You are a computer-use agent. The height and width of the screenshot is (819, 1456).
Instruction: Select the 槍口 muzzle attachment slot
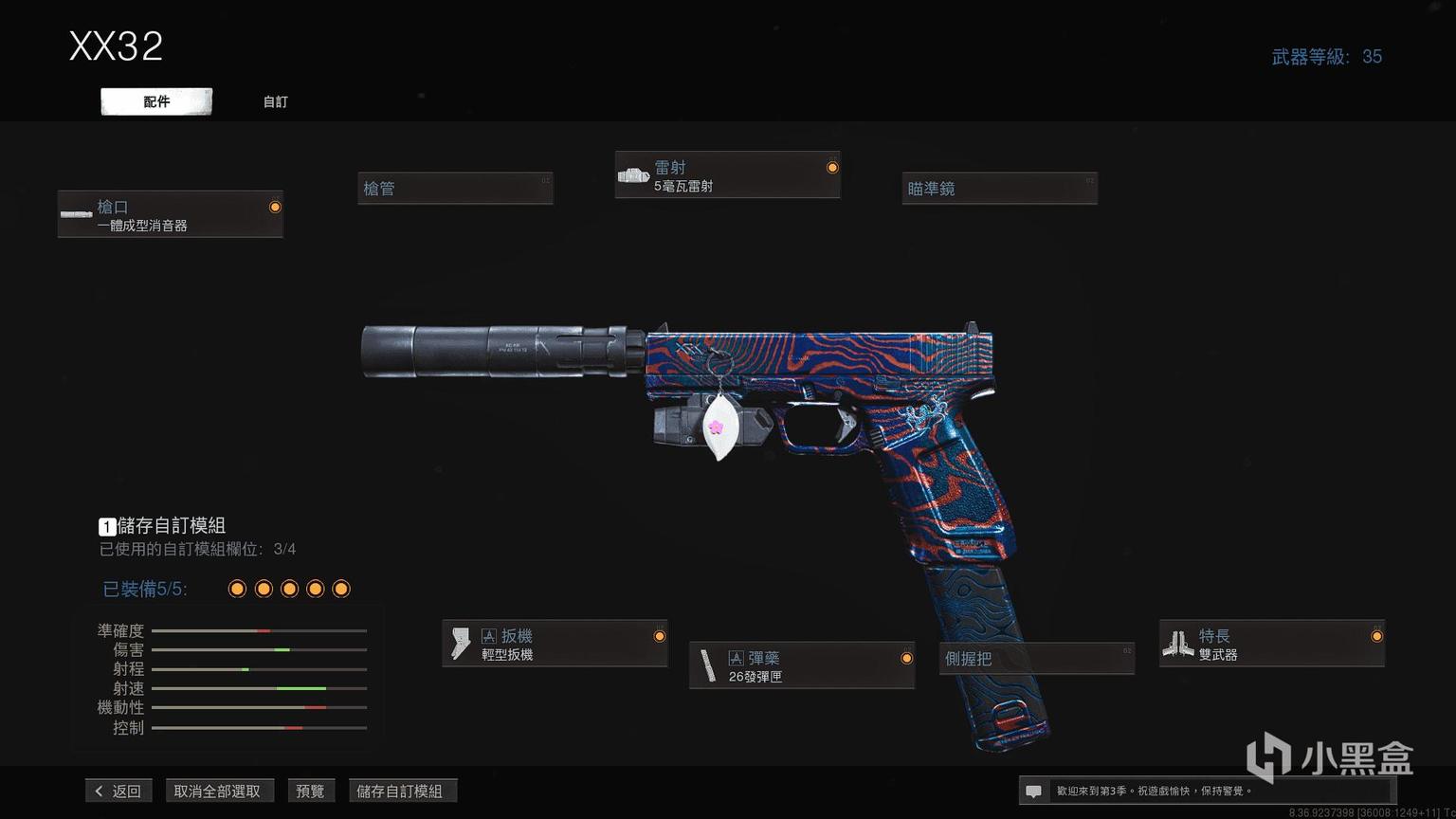coord(171,214)
